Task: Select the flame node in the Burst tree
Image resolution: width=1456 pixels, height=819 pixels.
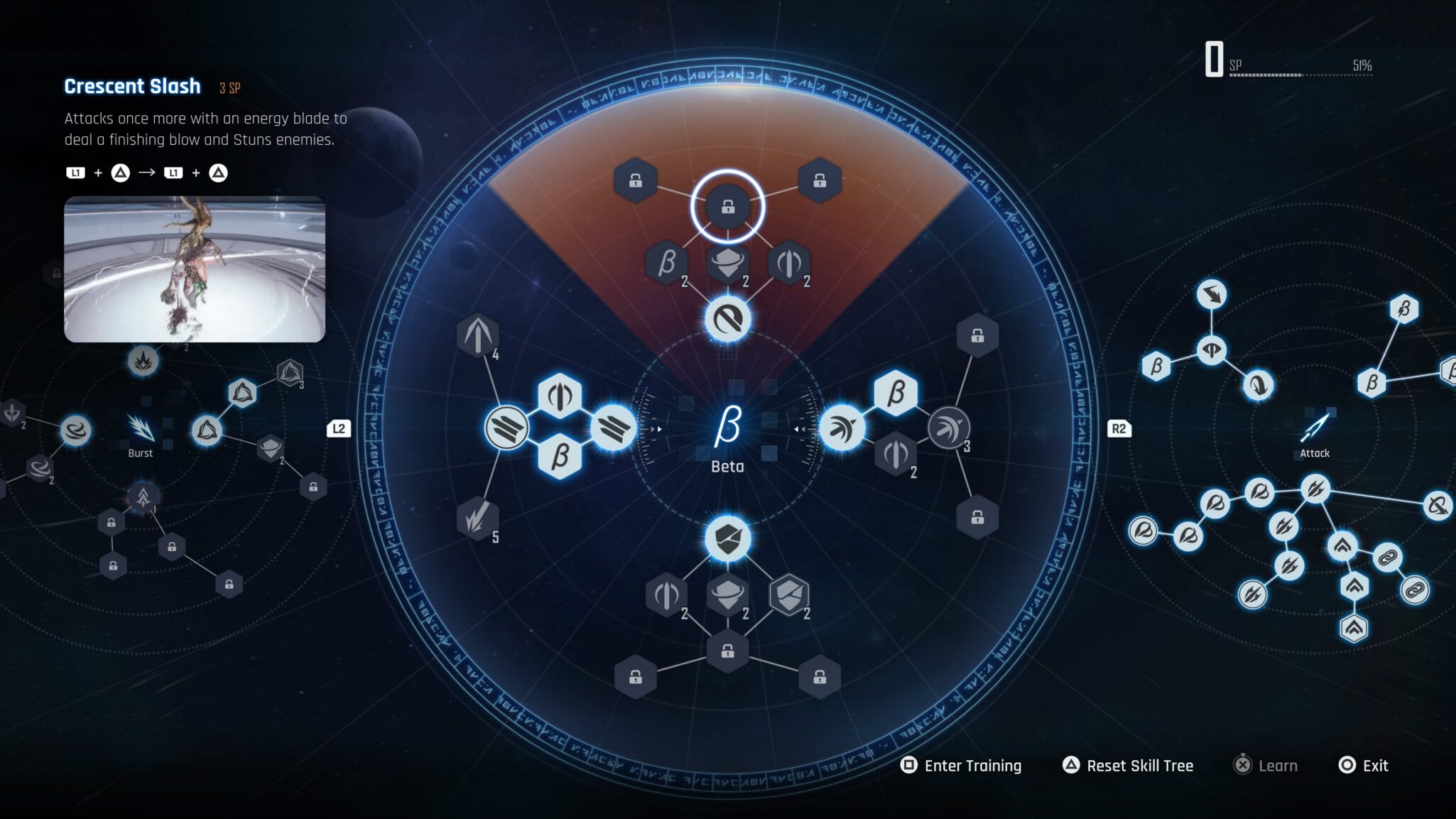Action: (x=143, y=362)
